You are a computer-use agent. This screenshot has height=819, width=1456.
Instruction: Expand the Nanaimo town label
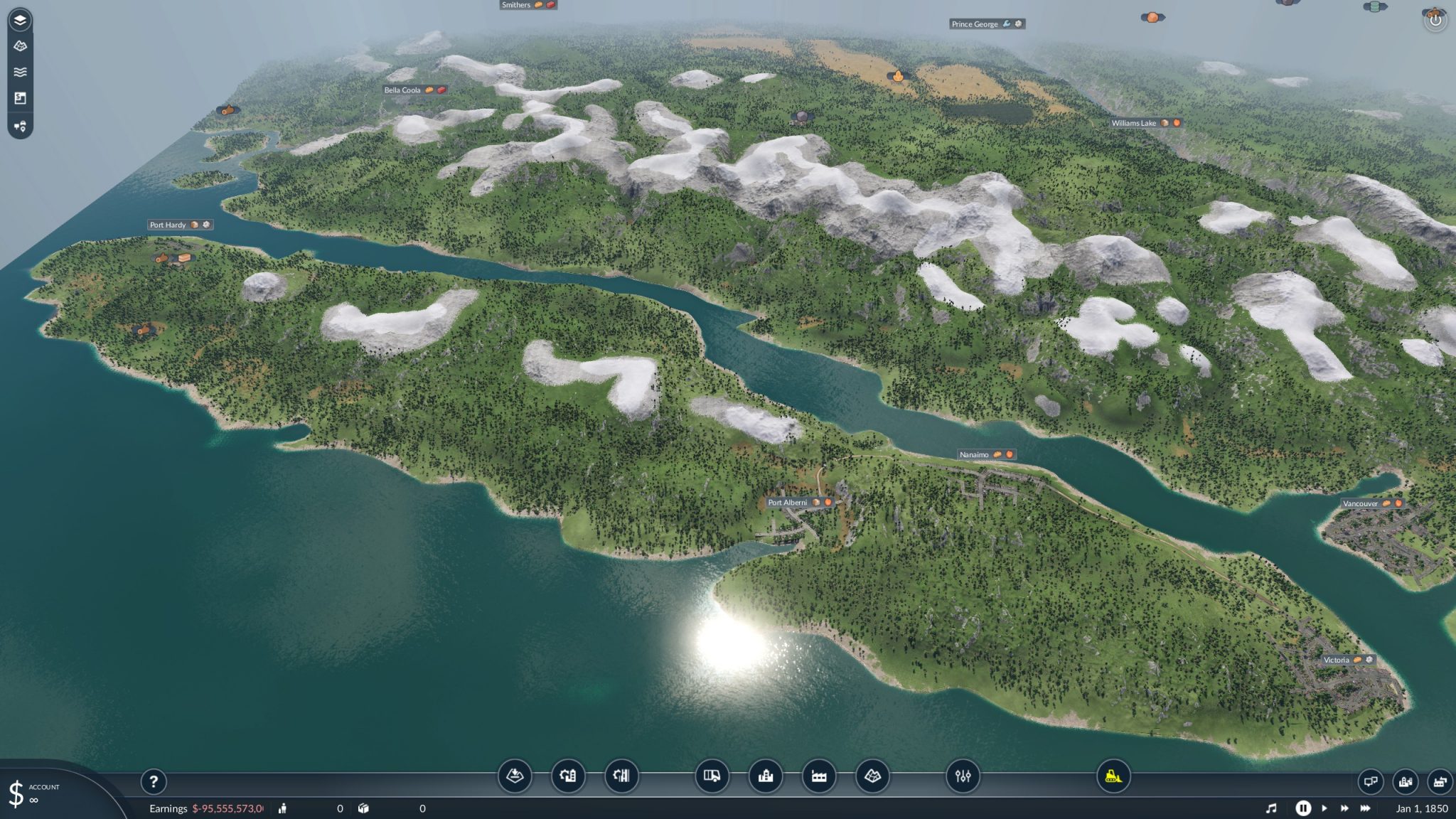point(987,454)
